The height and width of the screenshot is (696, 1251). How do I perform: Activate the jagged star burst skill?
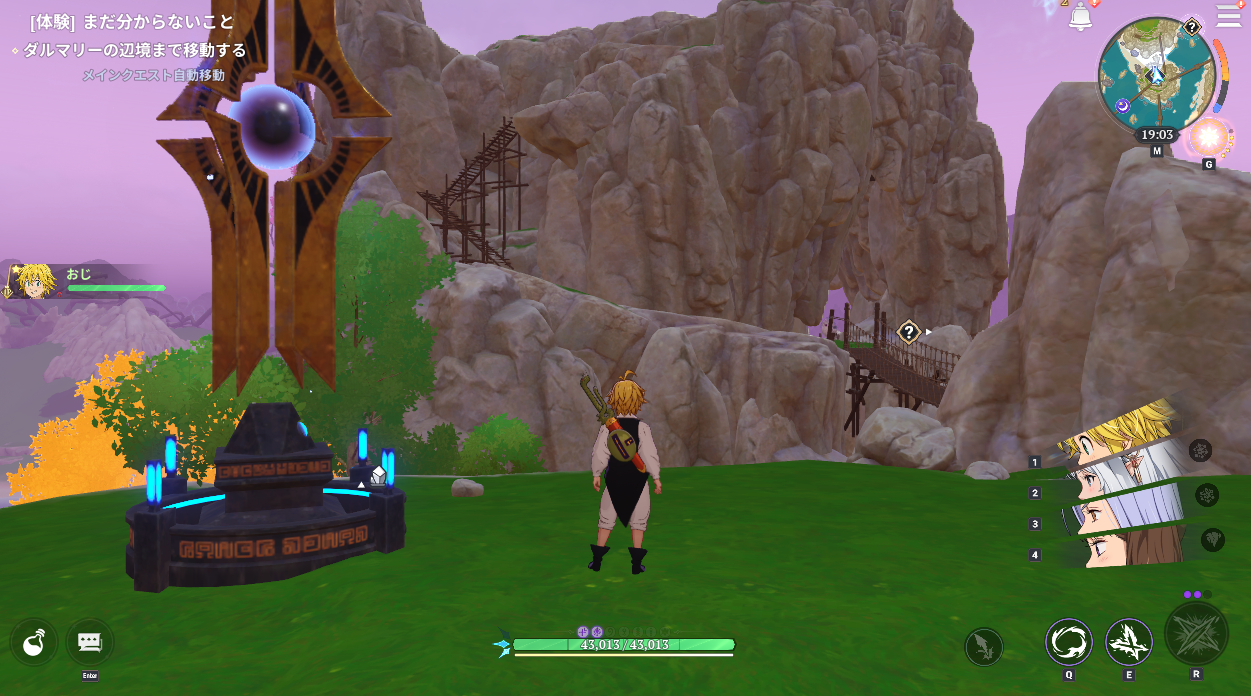tap(1128, 642)
